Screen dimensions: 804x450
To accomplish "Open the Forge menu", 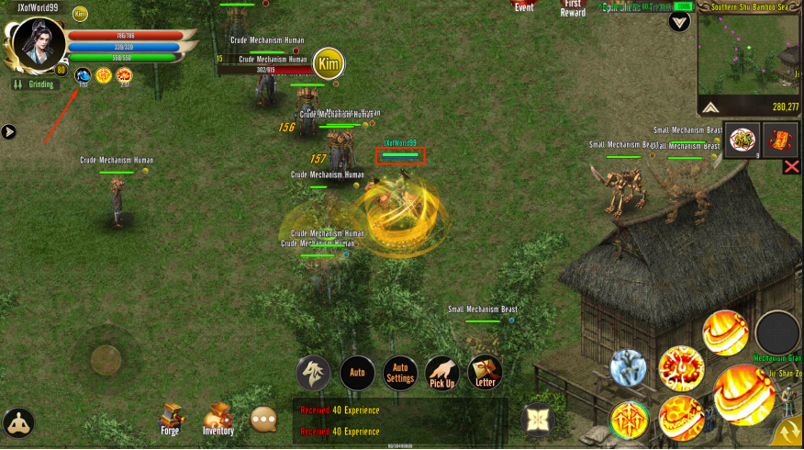I will [x=172, y=419].
